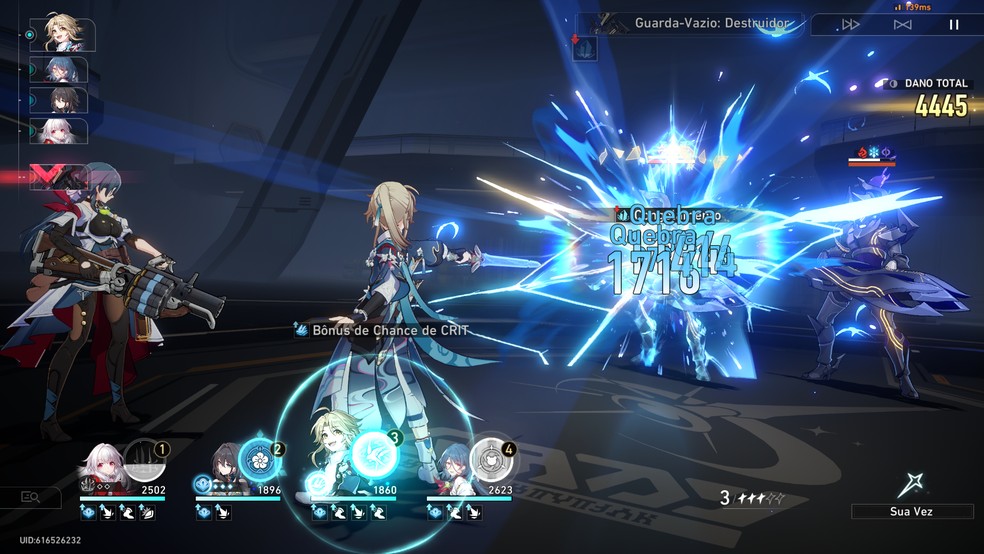
Task: Toggle double-speed battle mode
Action: pyautogui.click(x=851, y=24)
